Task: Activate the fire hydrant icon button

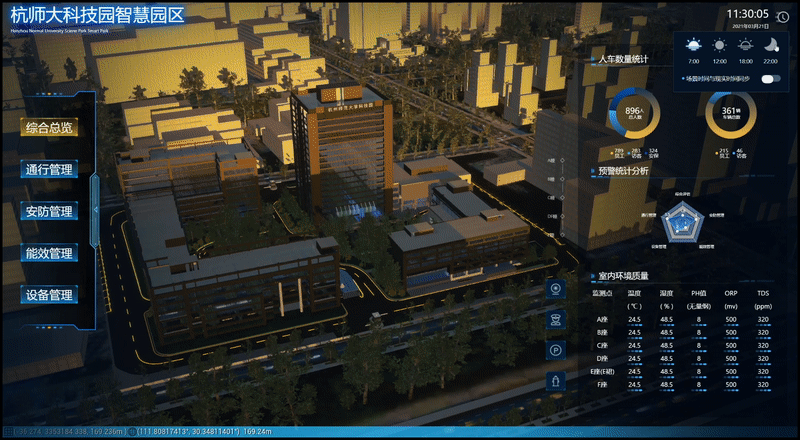Action: coord(556,381)
